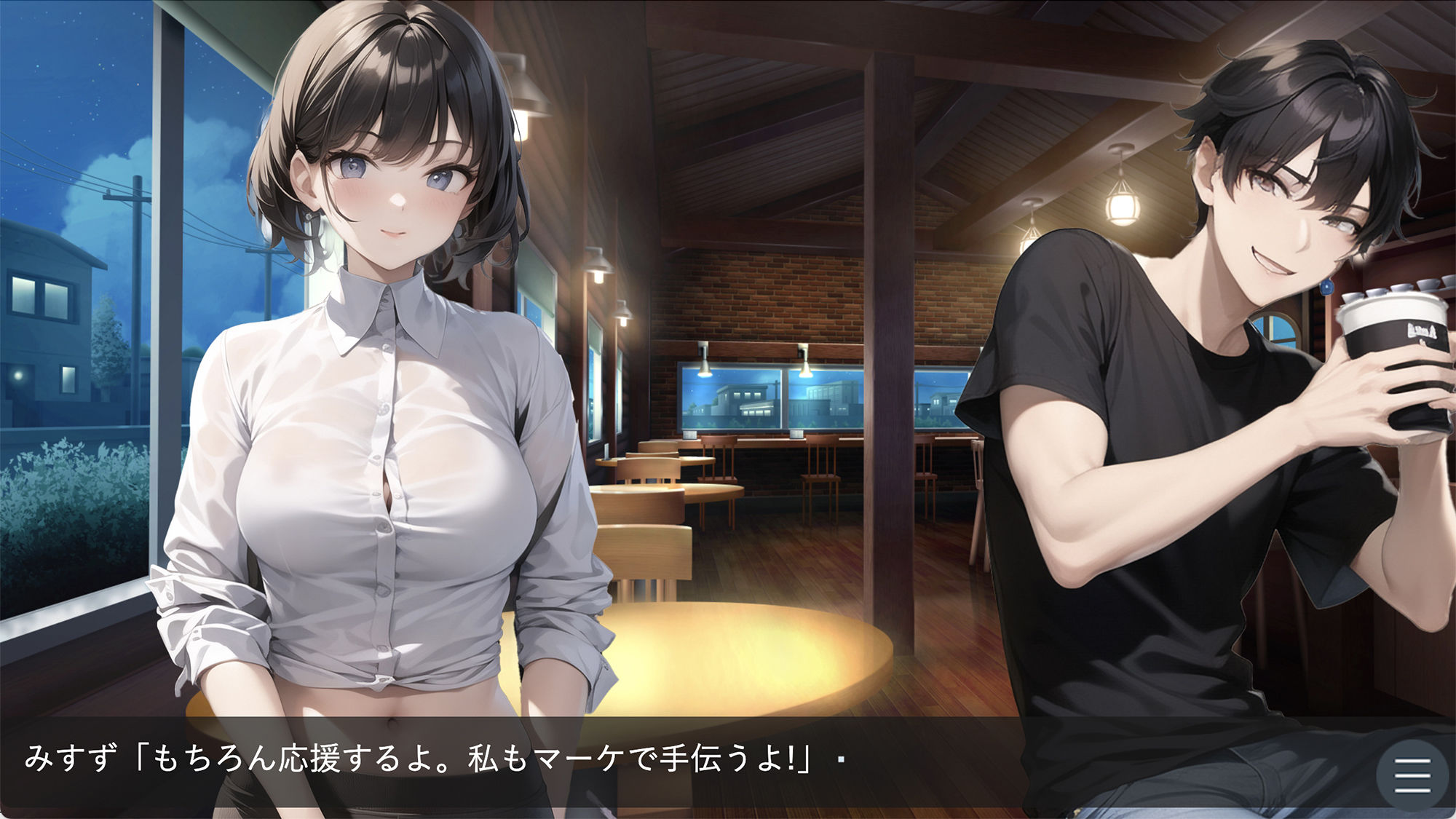Open the hamburger menu button
This screenshot has height=819, width=1456.
[1412, 775]
